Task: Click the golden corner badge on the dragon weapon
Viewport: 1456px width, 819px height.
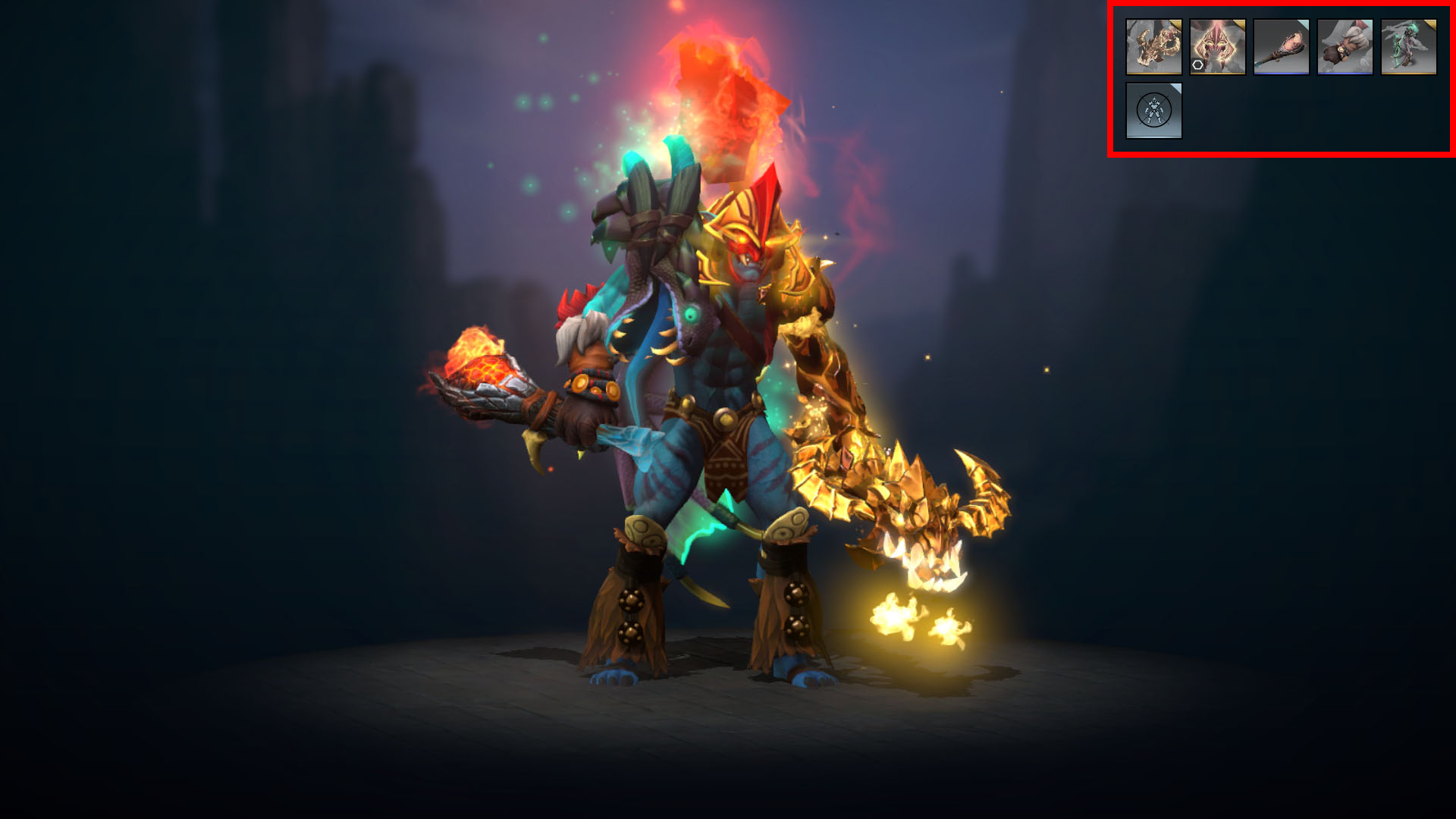Action: [1177, 24]
